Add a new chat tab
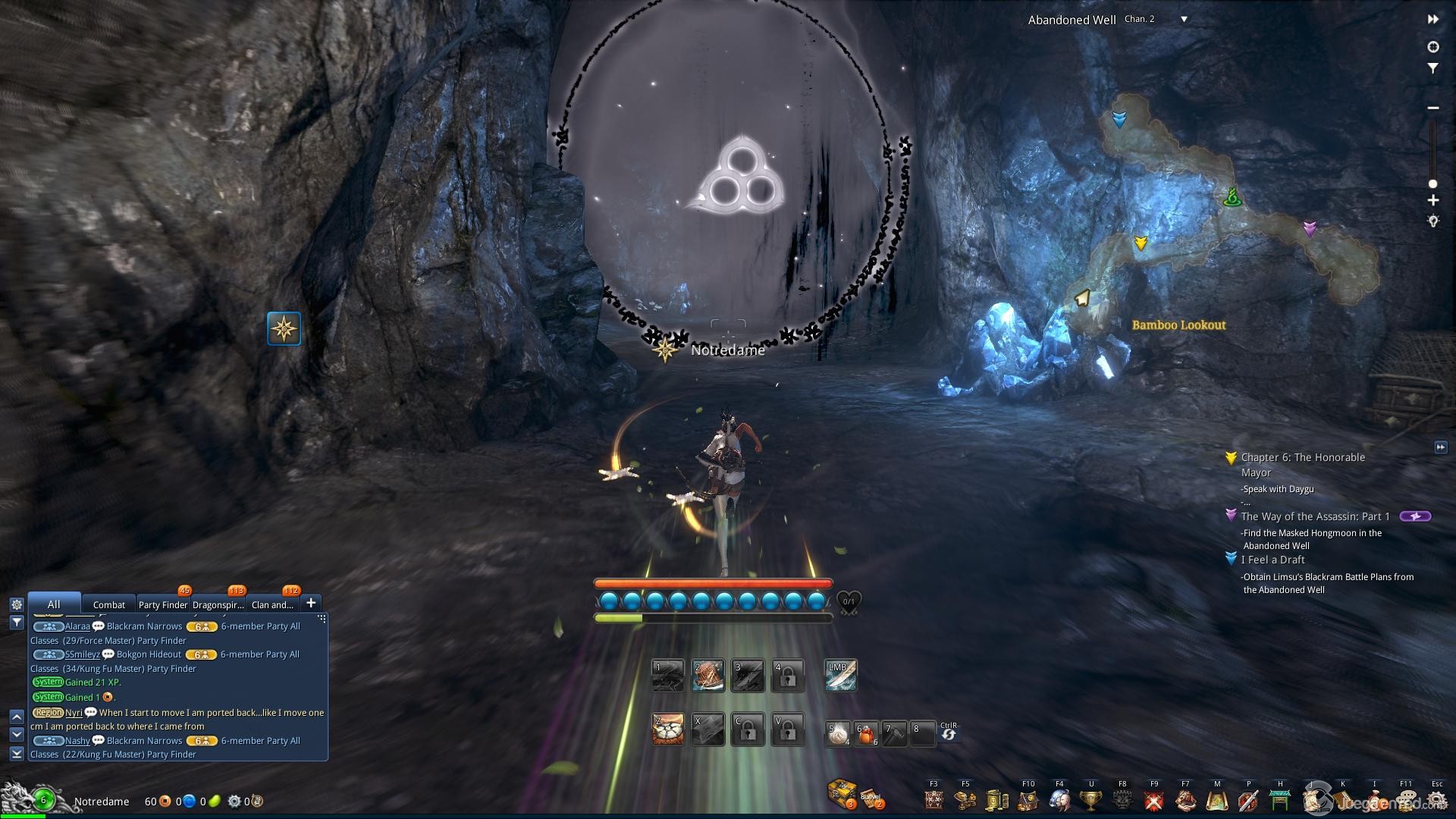Viewport: 1456px width, 819px height. 311,603
